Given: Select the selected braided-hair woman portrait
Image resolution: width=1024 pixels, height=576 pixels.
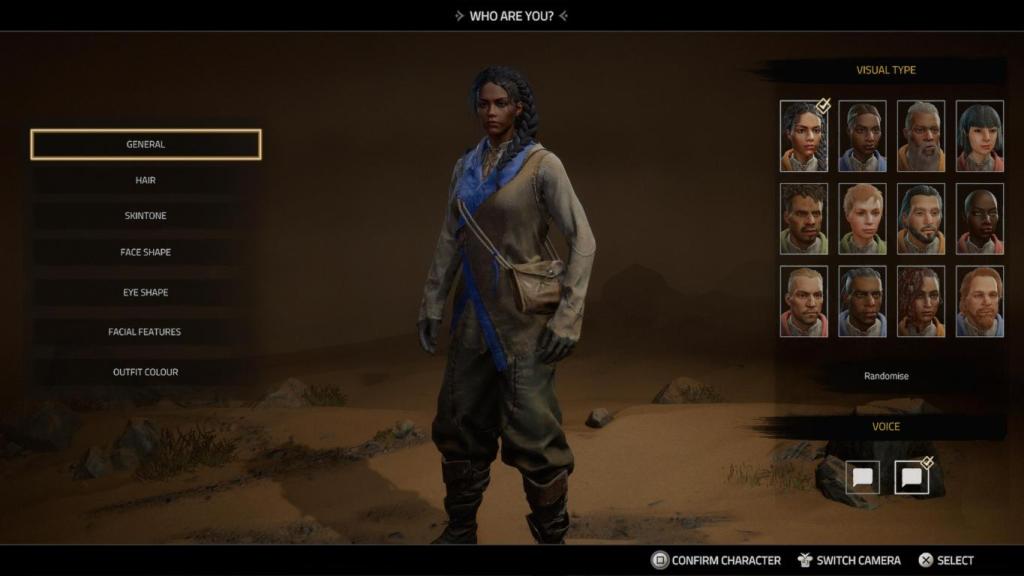Looking at the screenshot, I should click(804, 136).
